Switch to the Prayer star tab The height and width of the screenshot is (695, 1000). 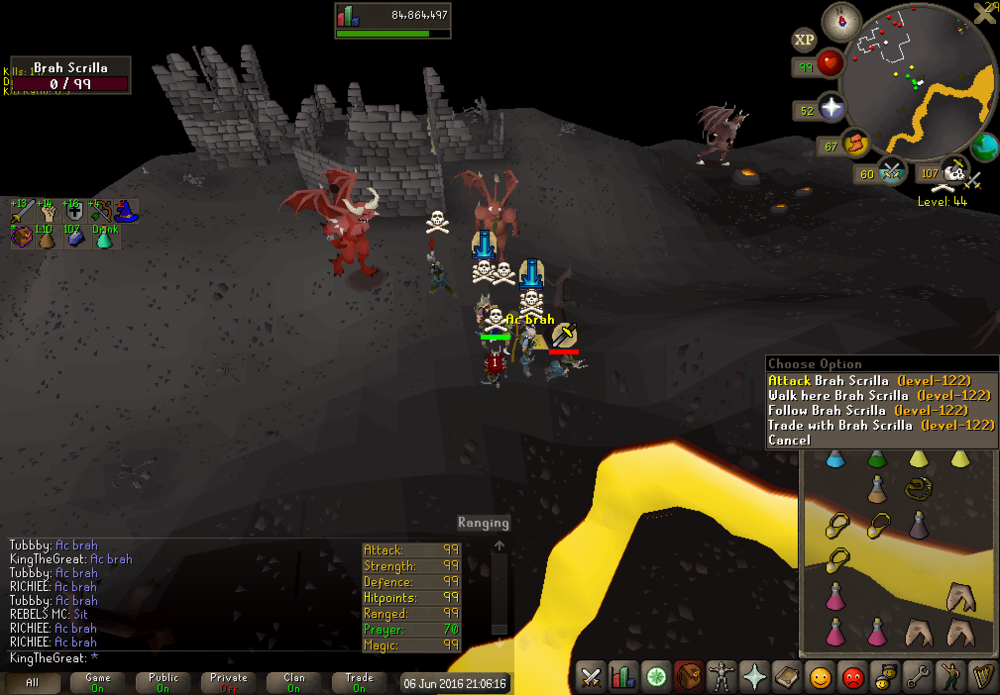click(753, 676)
